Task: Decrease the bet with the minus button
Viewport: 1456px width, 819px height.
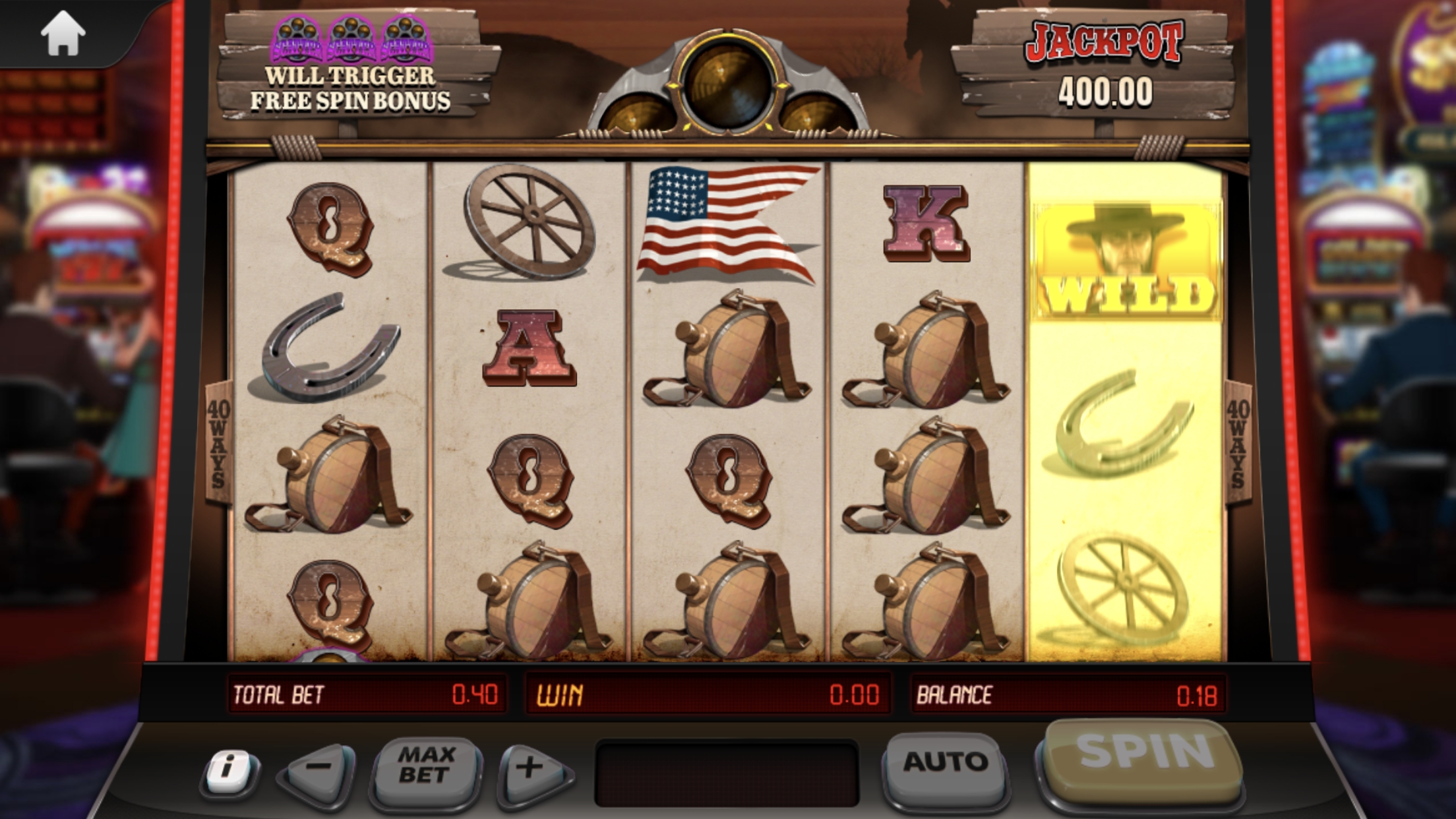Action: coord(319,768)
